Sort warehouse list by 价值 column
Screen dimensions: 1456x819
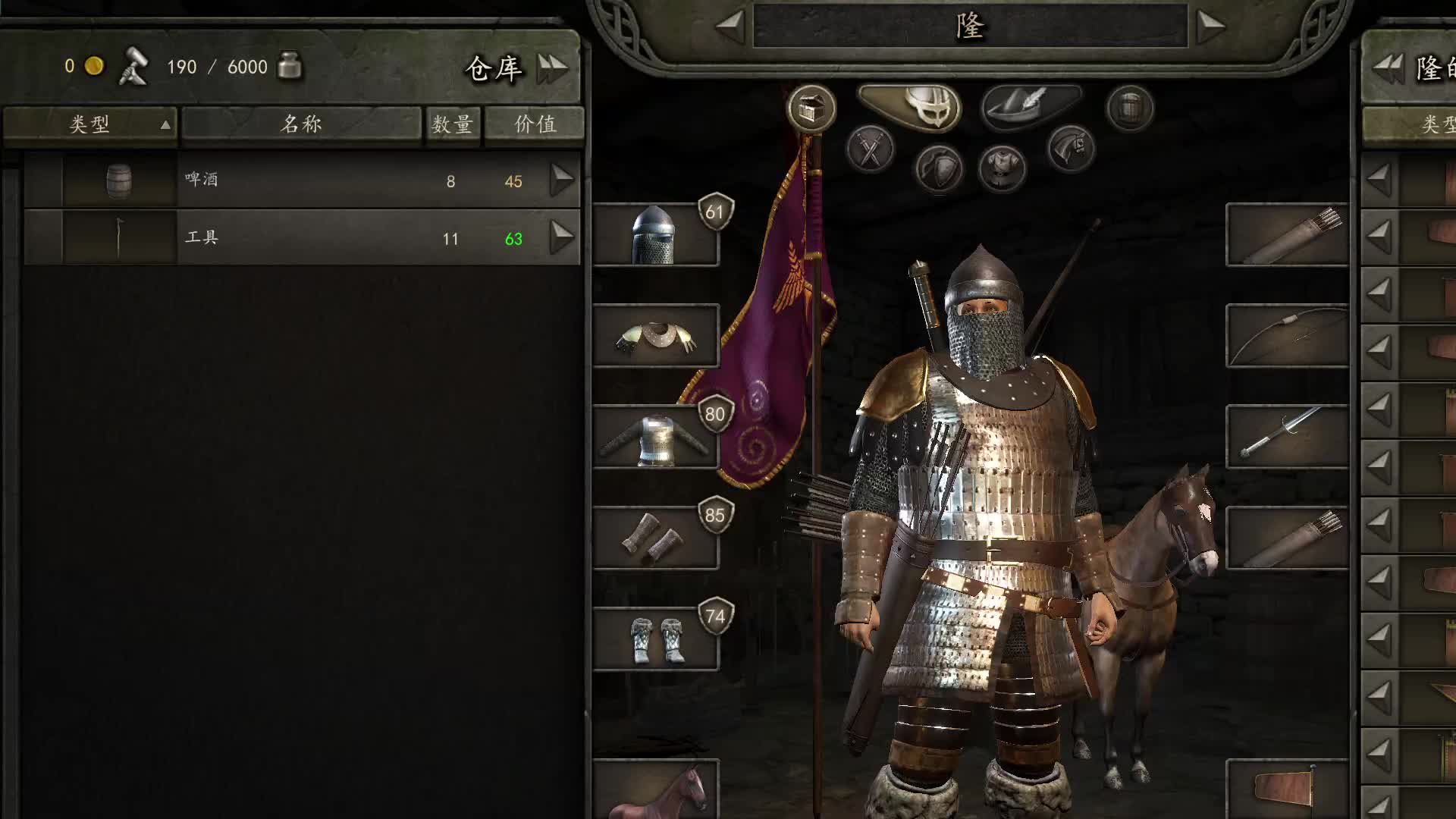(x=535, y=124)
